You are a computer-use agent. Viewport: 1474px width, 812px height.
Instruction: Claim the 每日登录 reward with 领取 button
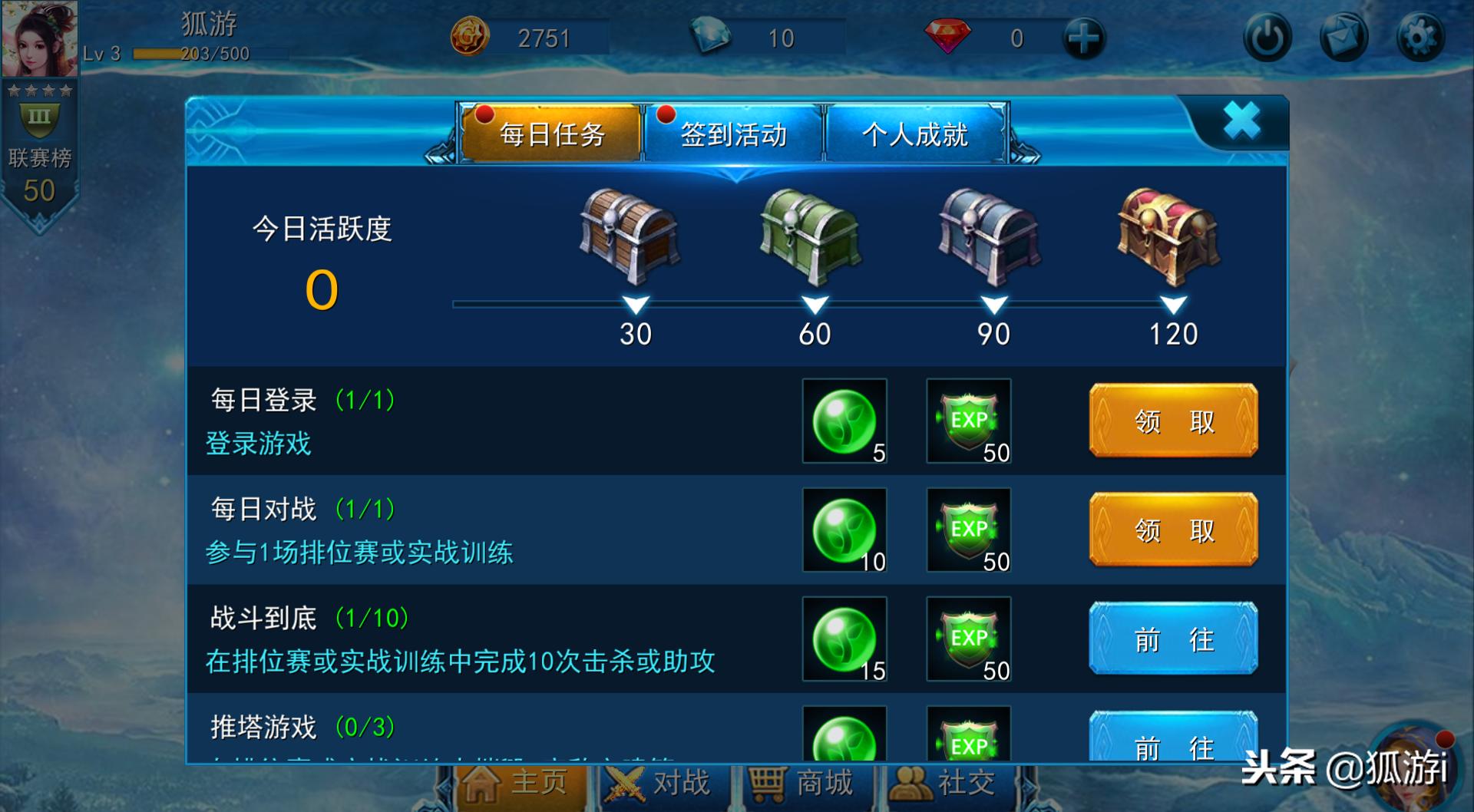tap(1173, 421)
